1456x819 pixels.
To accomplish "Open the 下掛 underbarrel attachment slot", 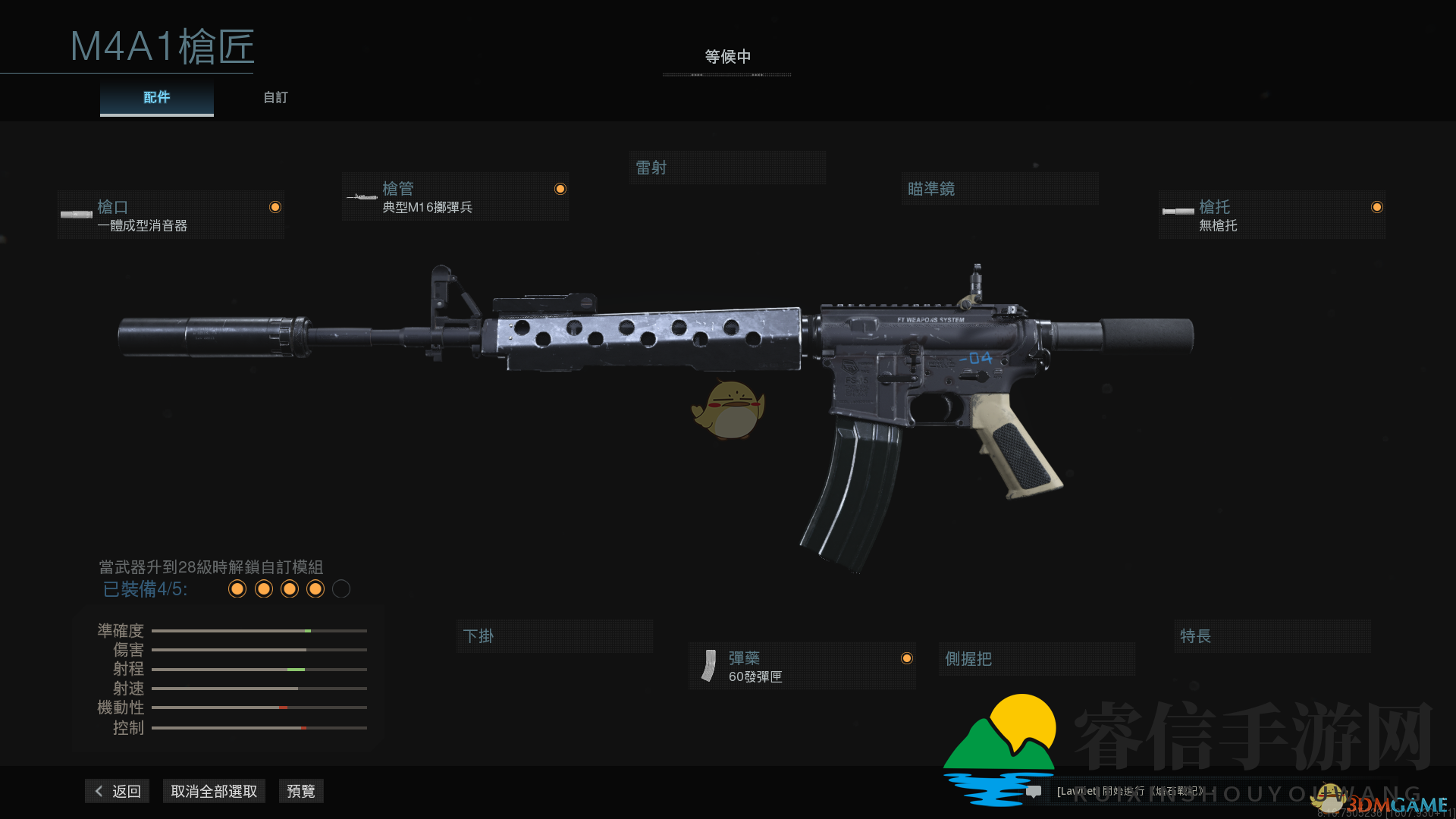I will (554, 636).
